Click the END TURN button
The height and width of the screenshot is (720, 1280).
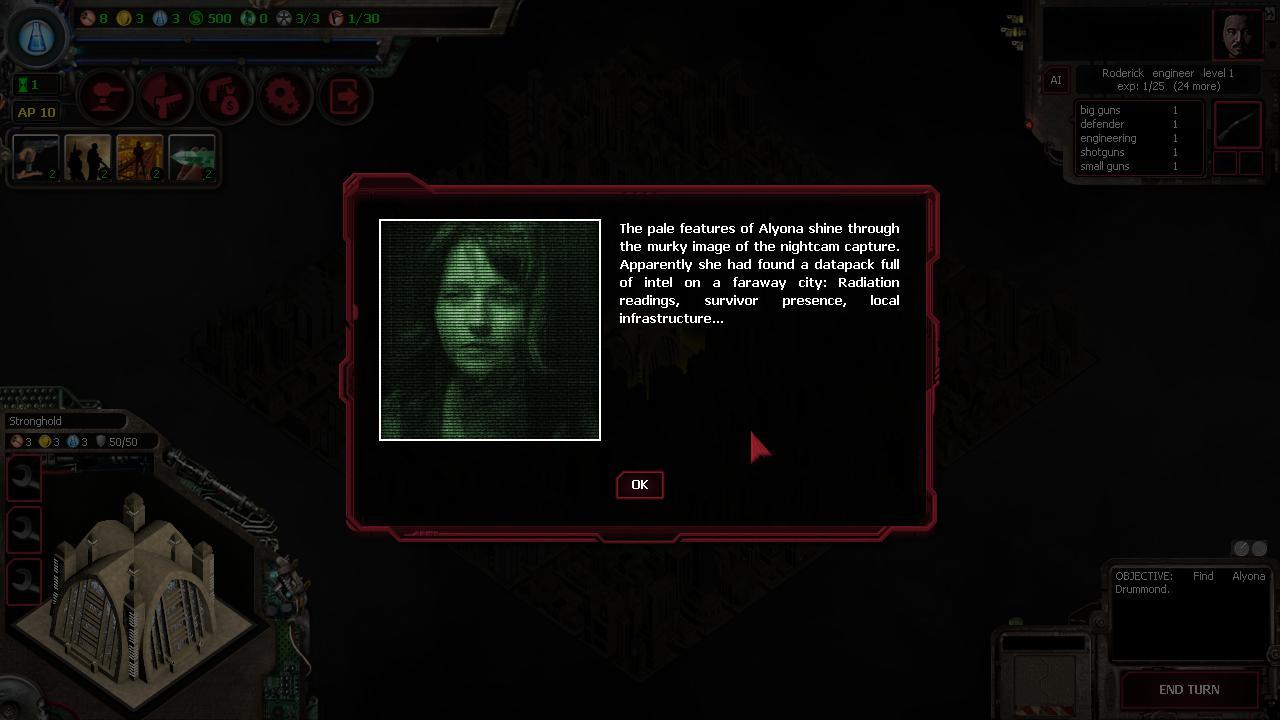[1189, 689]
